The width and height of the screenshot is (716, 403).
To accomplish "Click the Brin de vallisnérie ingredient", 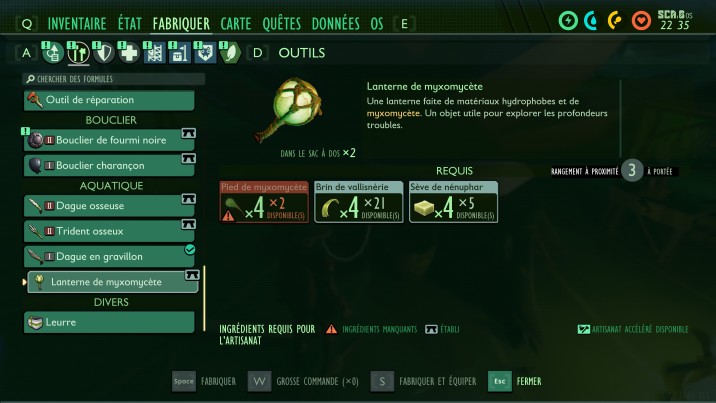I will click(x=358, y=201).
